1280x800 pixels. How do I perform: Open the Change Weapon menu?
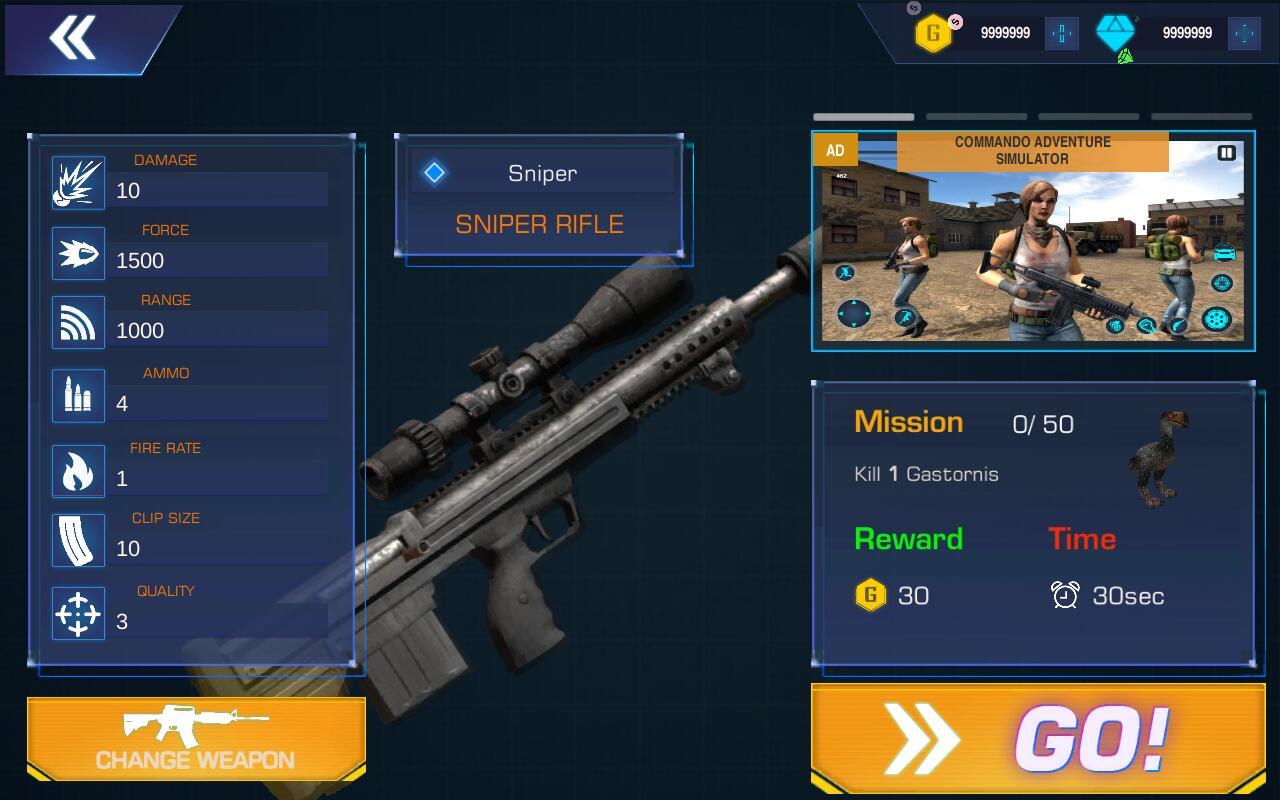[x=196, y=739]
